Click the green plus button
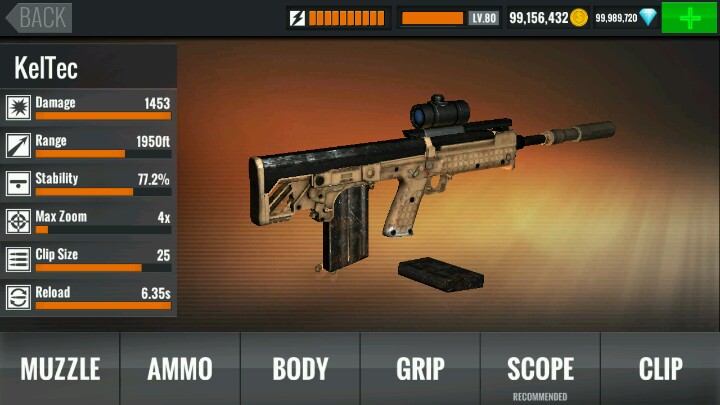Image resolution: width=720 pixels, height=405 pixels. click(689, 18)
